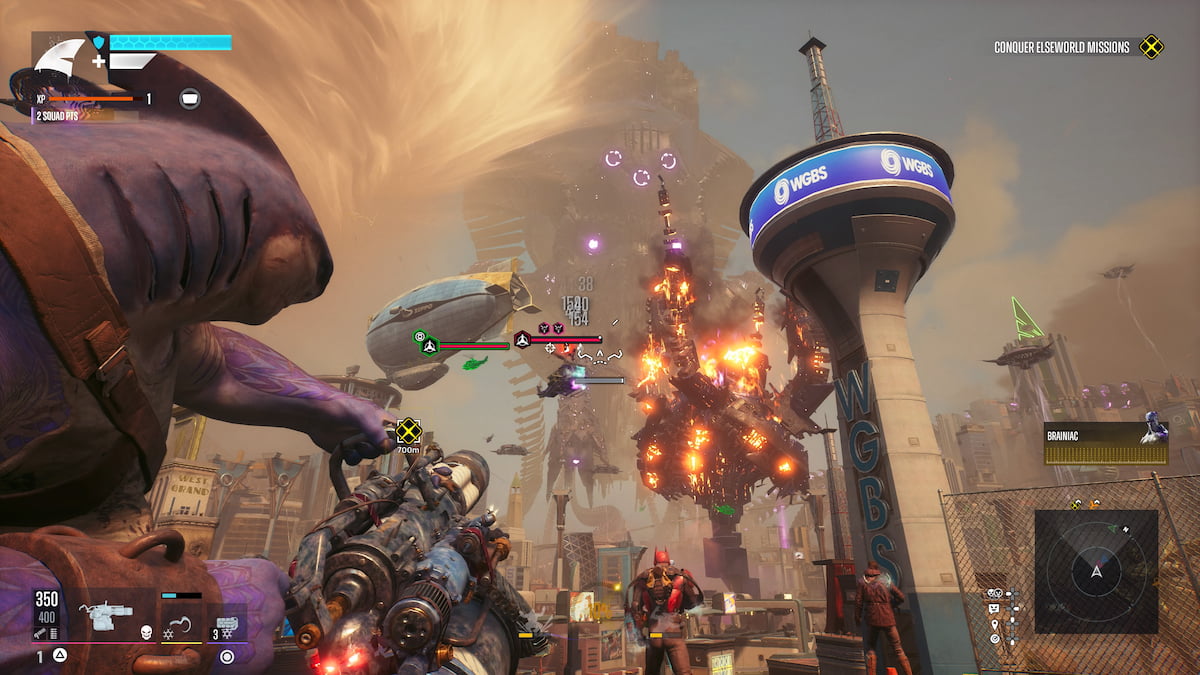
Task: Click the 2 Squad Pts banner
Action: (60, 116)
